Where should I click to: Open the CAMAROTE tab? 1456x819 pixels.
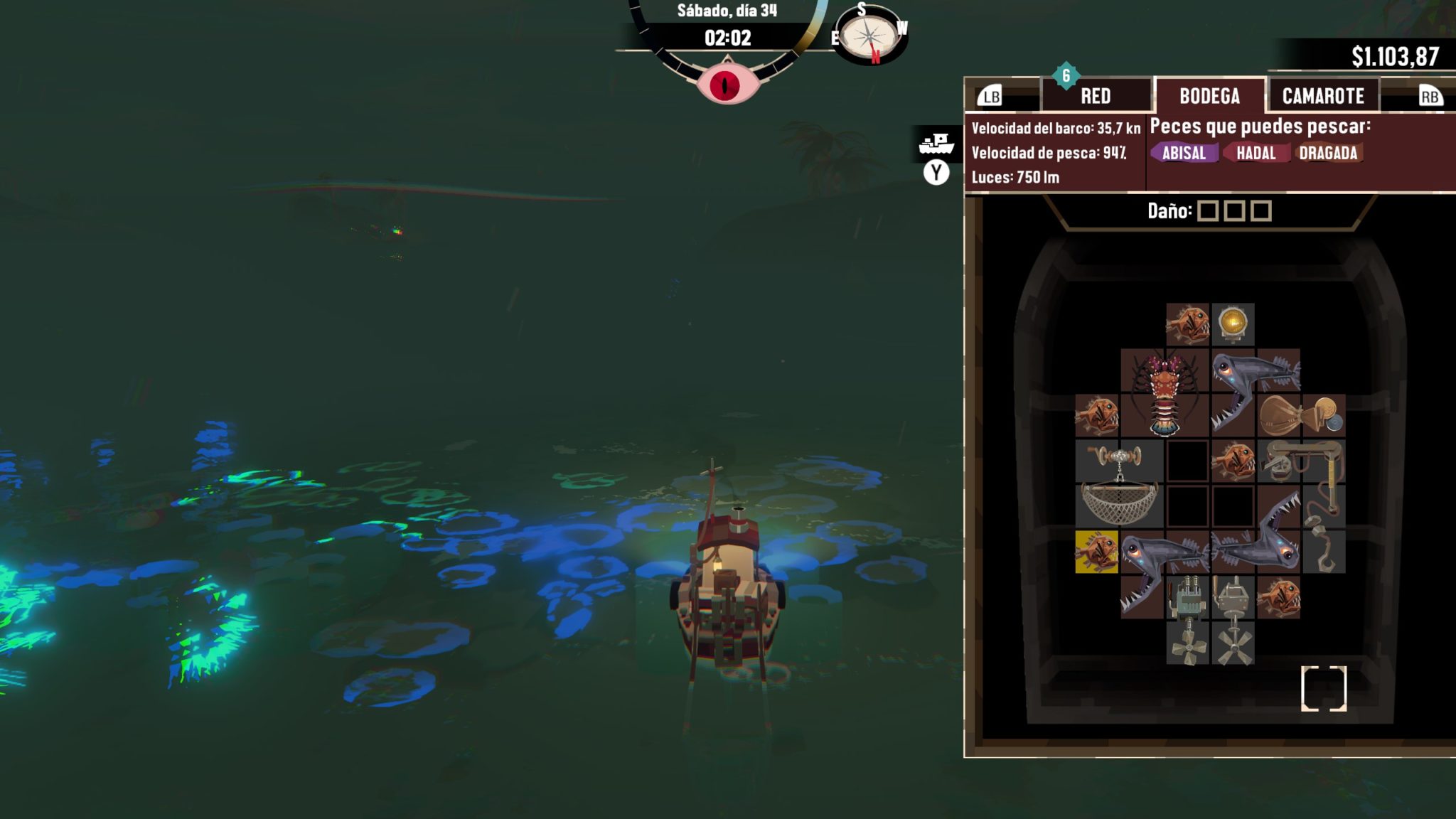point(1324,95)
